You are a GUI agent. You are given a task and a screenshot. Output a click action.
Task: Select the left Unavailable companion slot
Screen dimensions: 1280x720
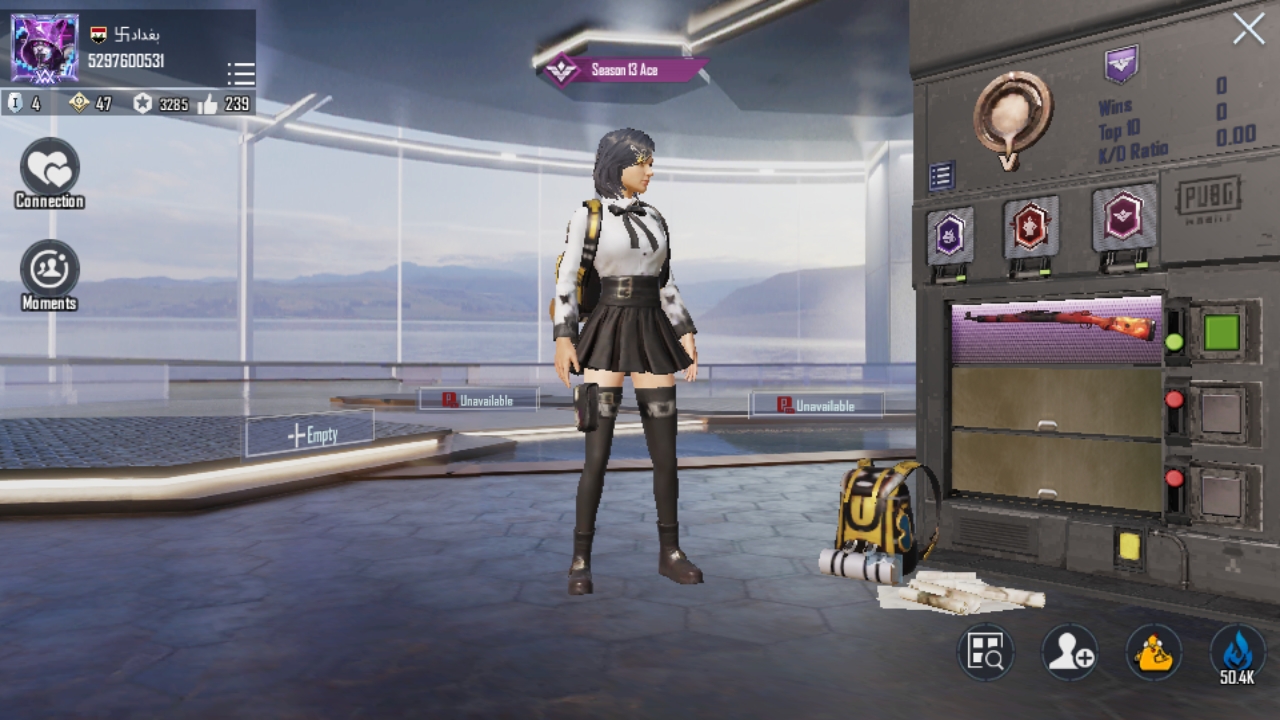tap(478, 399)
